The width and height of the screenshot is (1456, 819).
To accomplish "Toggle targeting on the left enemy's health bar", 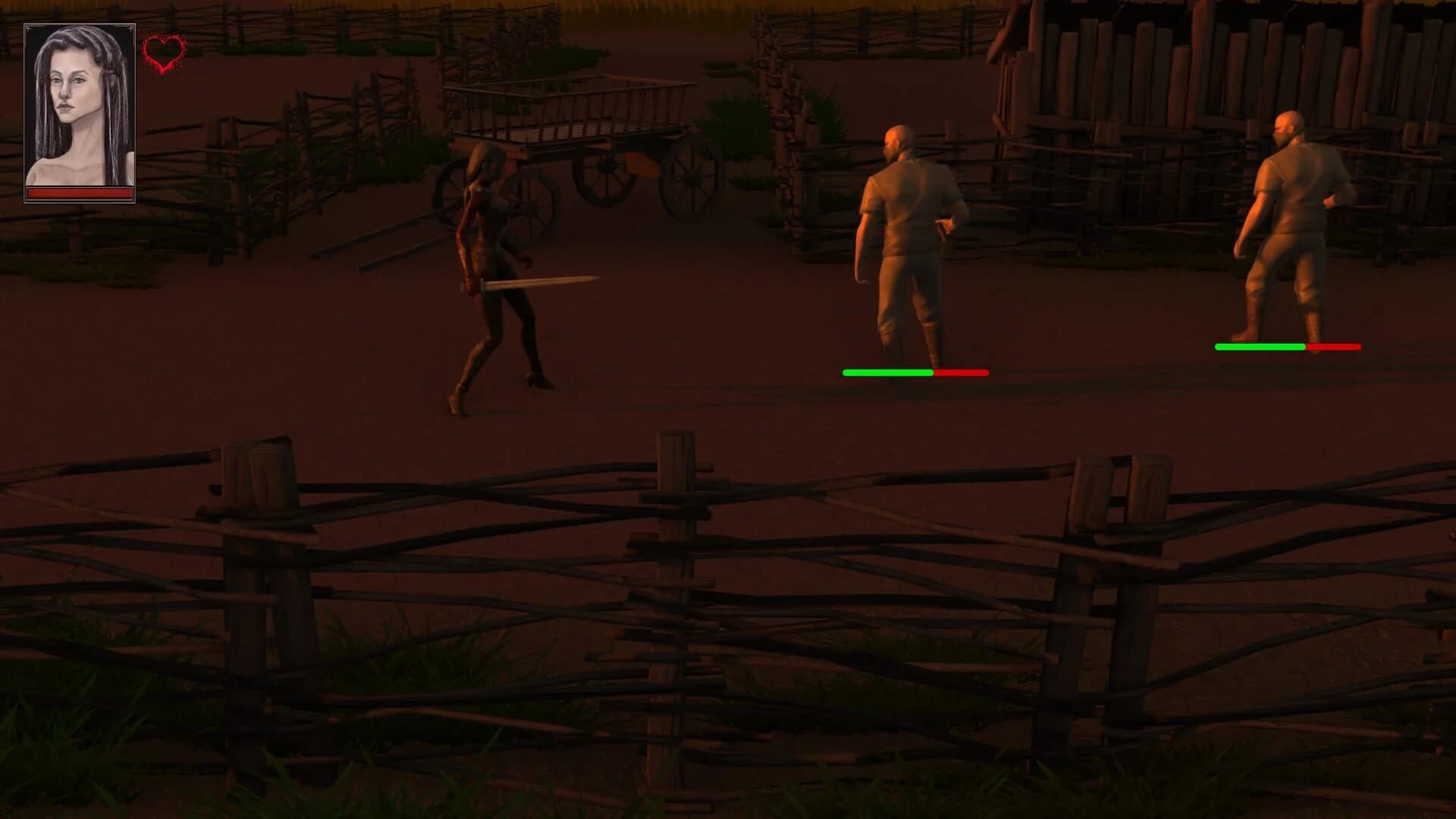I will 914,372.
